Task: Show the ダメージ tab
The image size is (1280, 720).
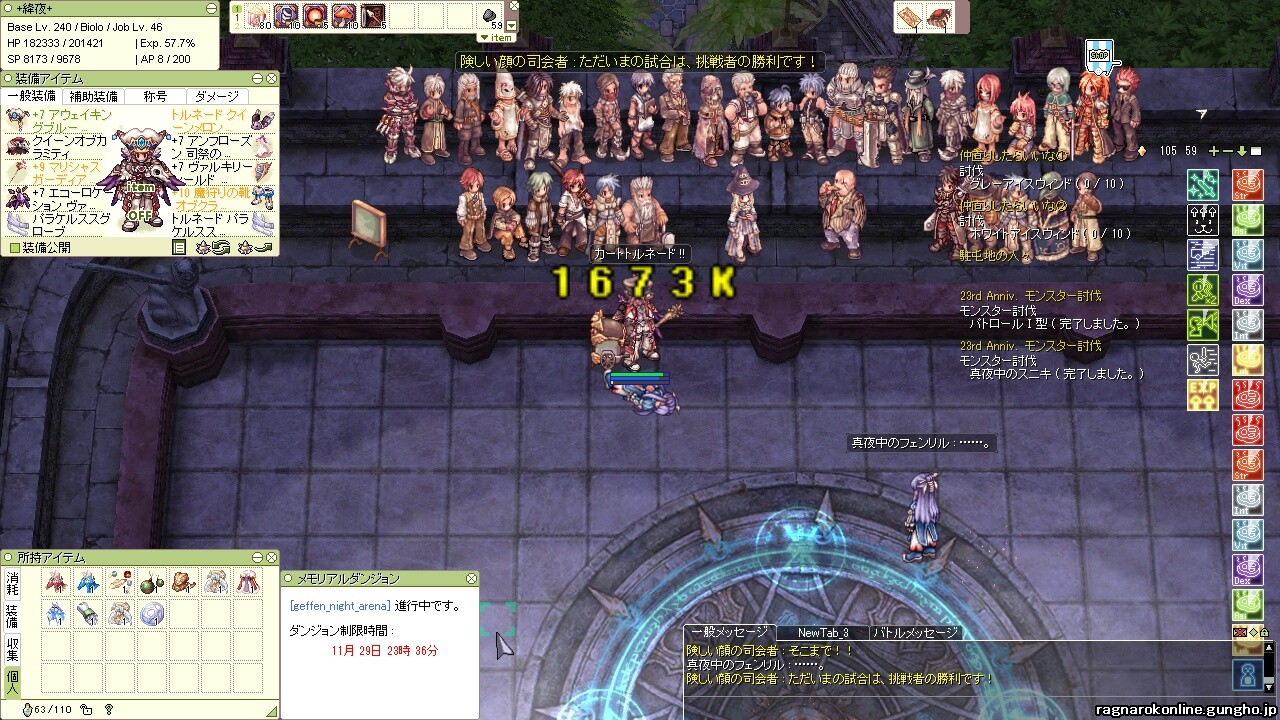Action: click(x=216, y=97)
